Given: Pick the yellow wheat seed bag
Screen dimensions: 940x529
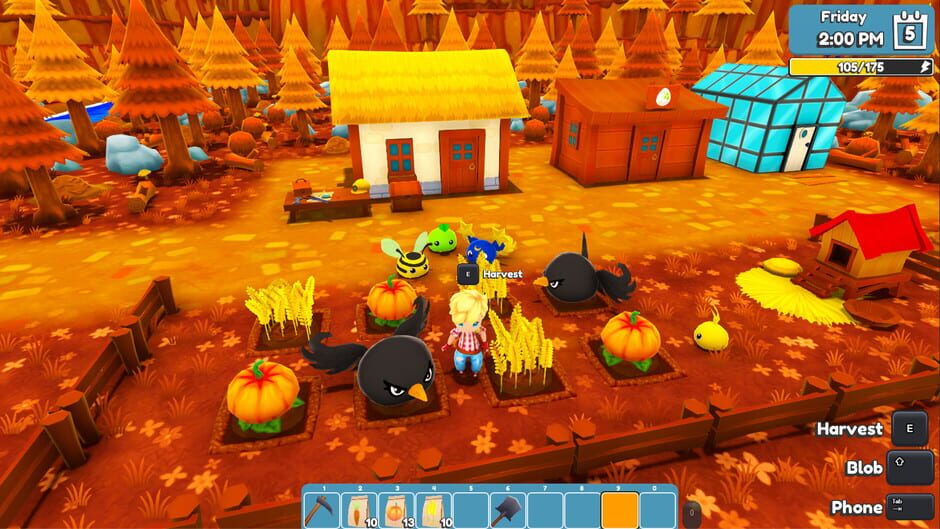Looking at the screenshot, I should pyautogui.click(x=433, y=510).
